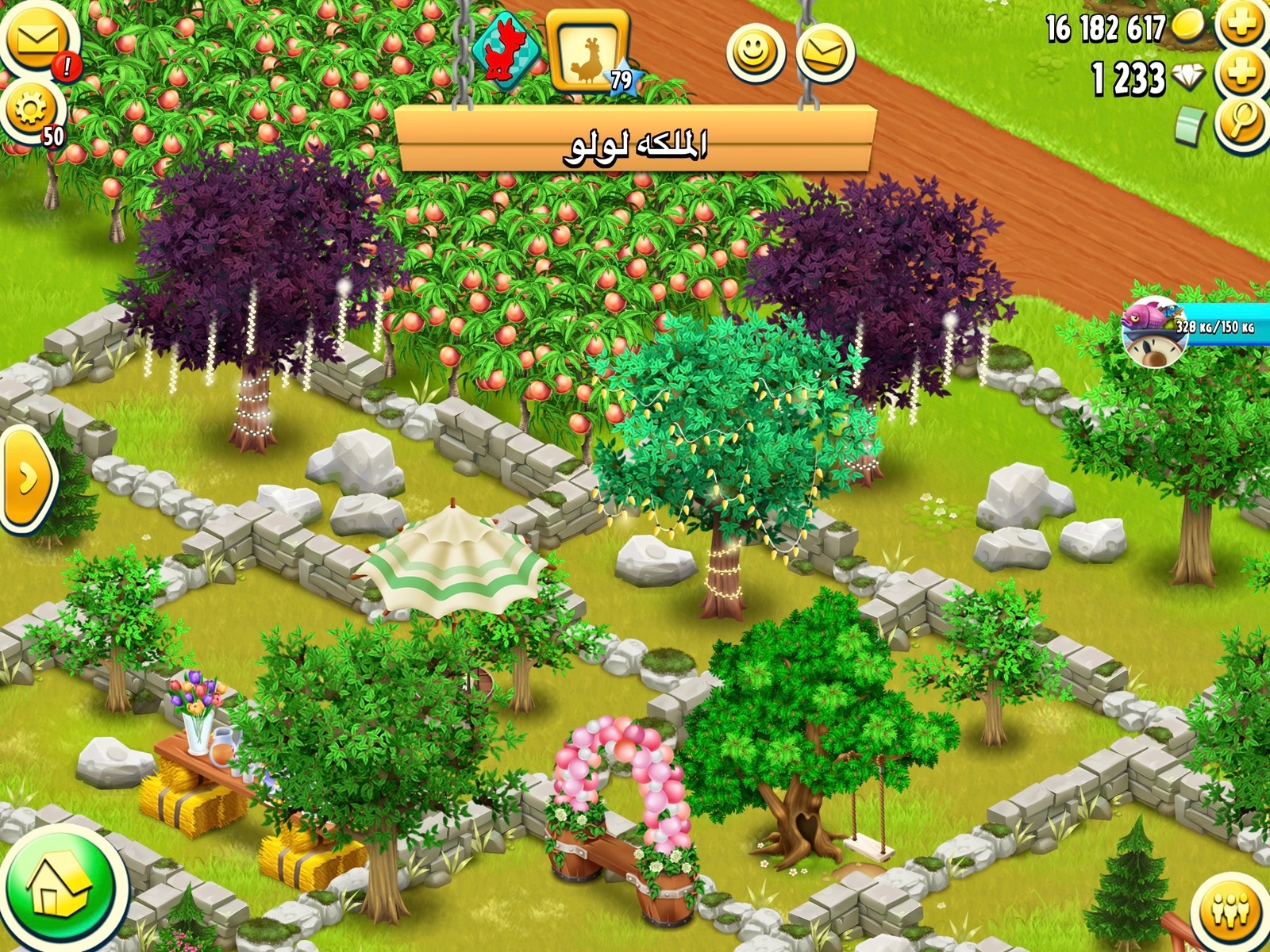Open the magnifying glass search button

[x=1242, y=123]
